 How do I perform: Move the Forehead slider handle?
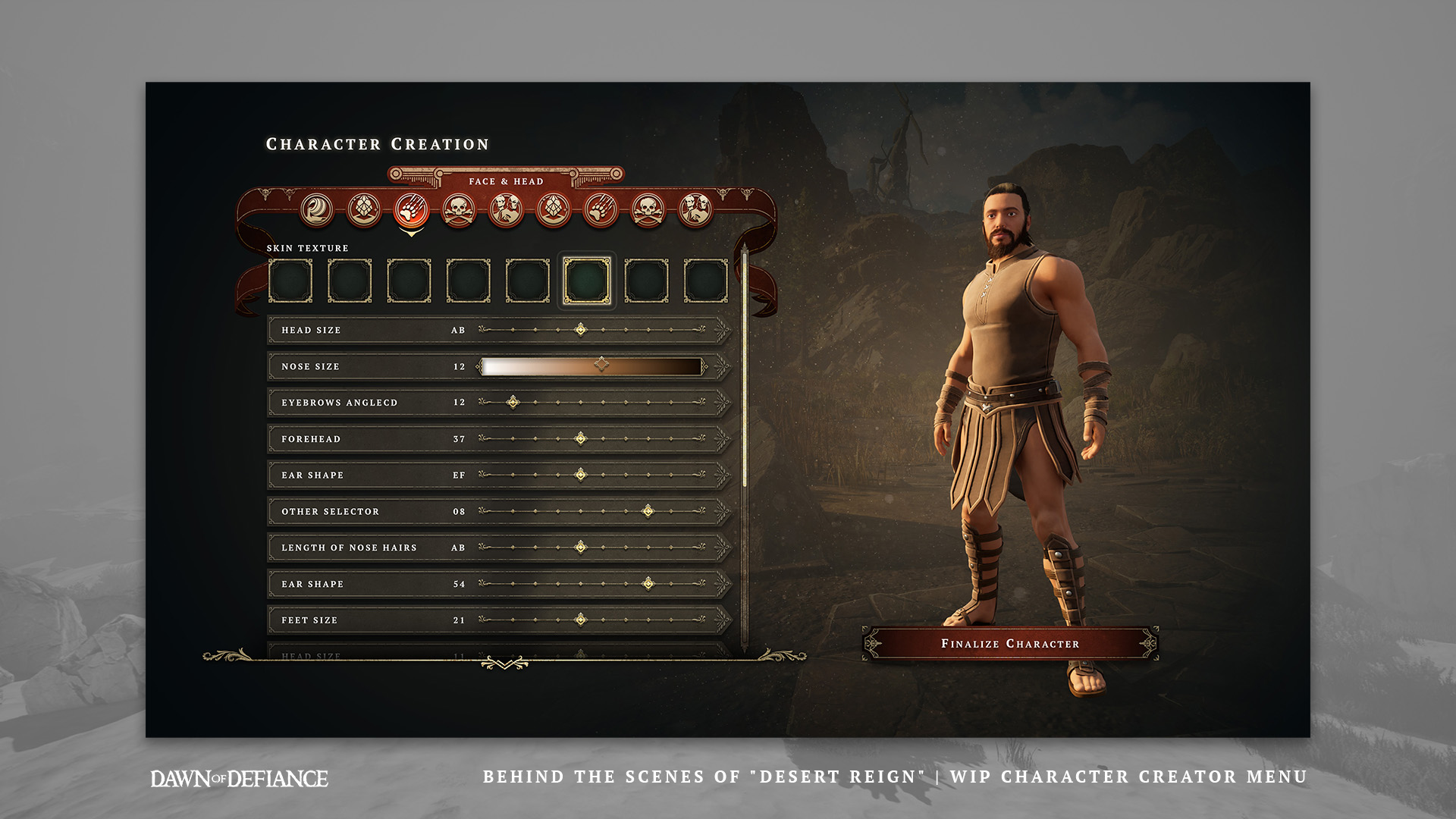pyautogui.click(x=581, y=439)
